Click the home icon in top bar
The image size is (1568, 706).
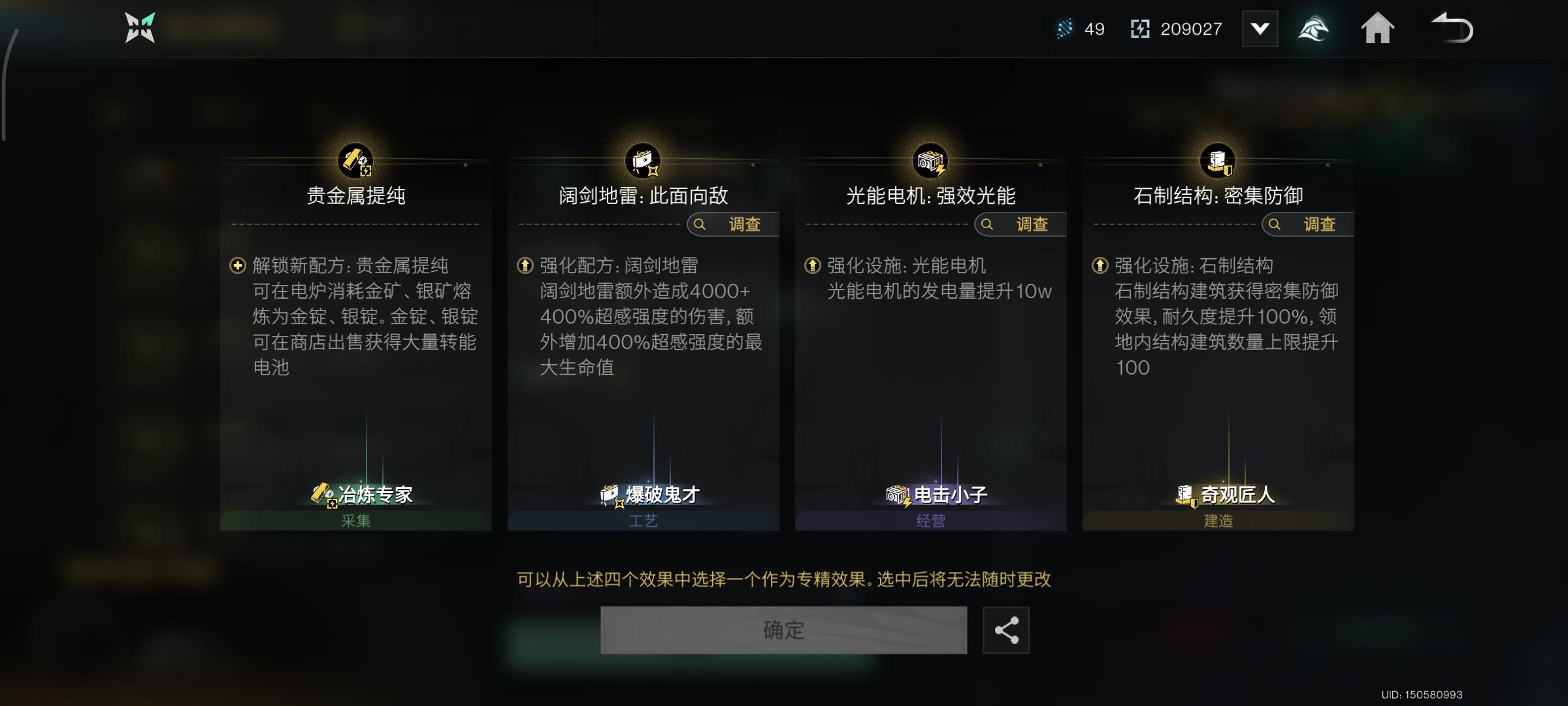click(1379, 28)
